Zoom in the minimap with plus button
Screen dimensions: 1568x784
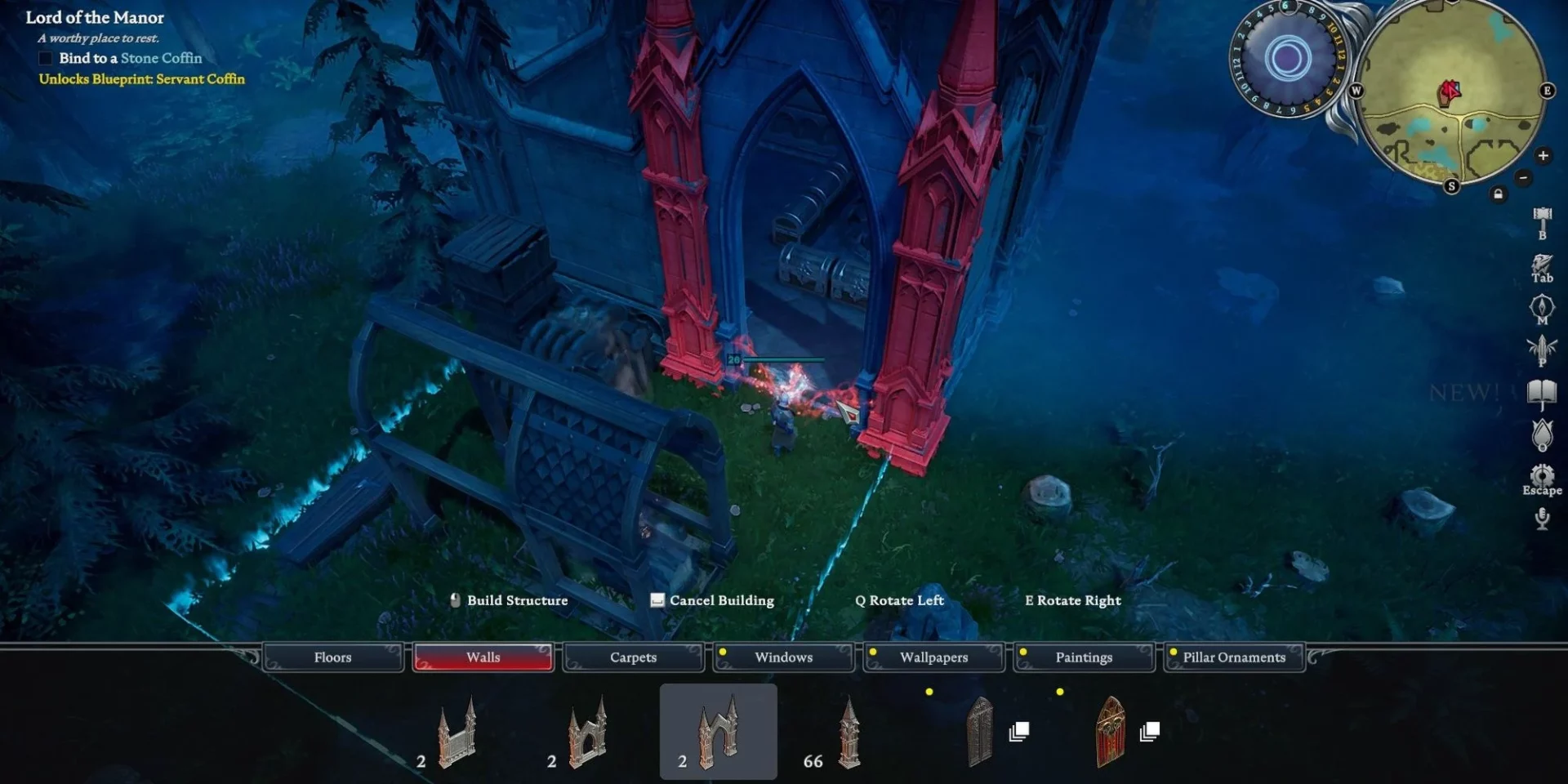[1543, 155]
